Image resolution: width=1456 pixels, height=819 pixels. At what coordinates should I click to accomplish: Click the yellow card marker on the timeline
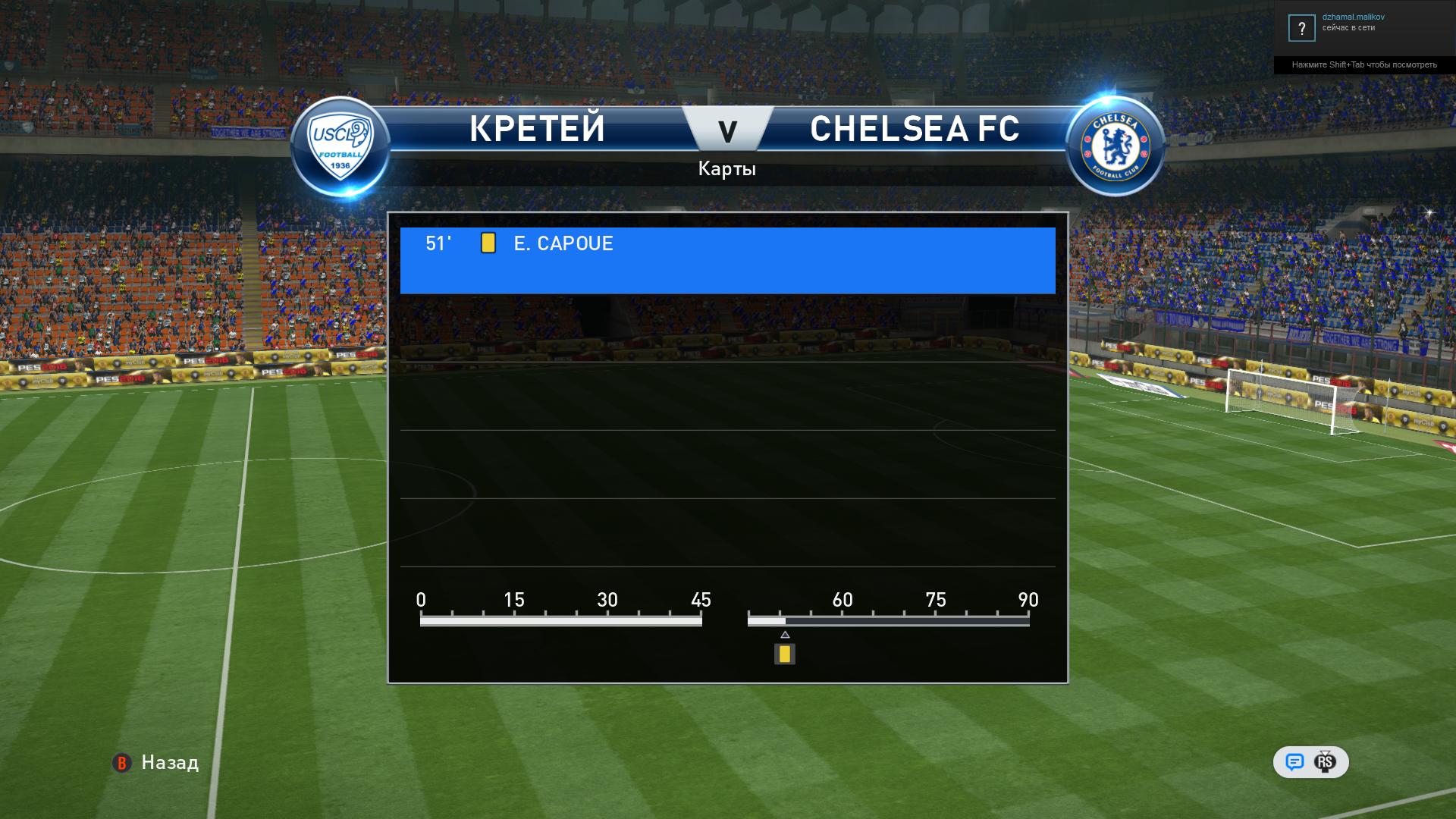pos(784,654)
